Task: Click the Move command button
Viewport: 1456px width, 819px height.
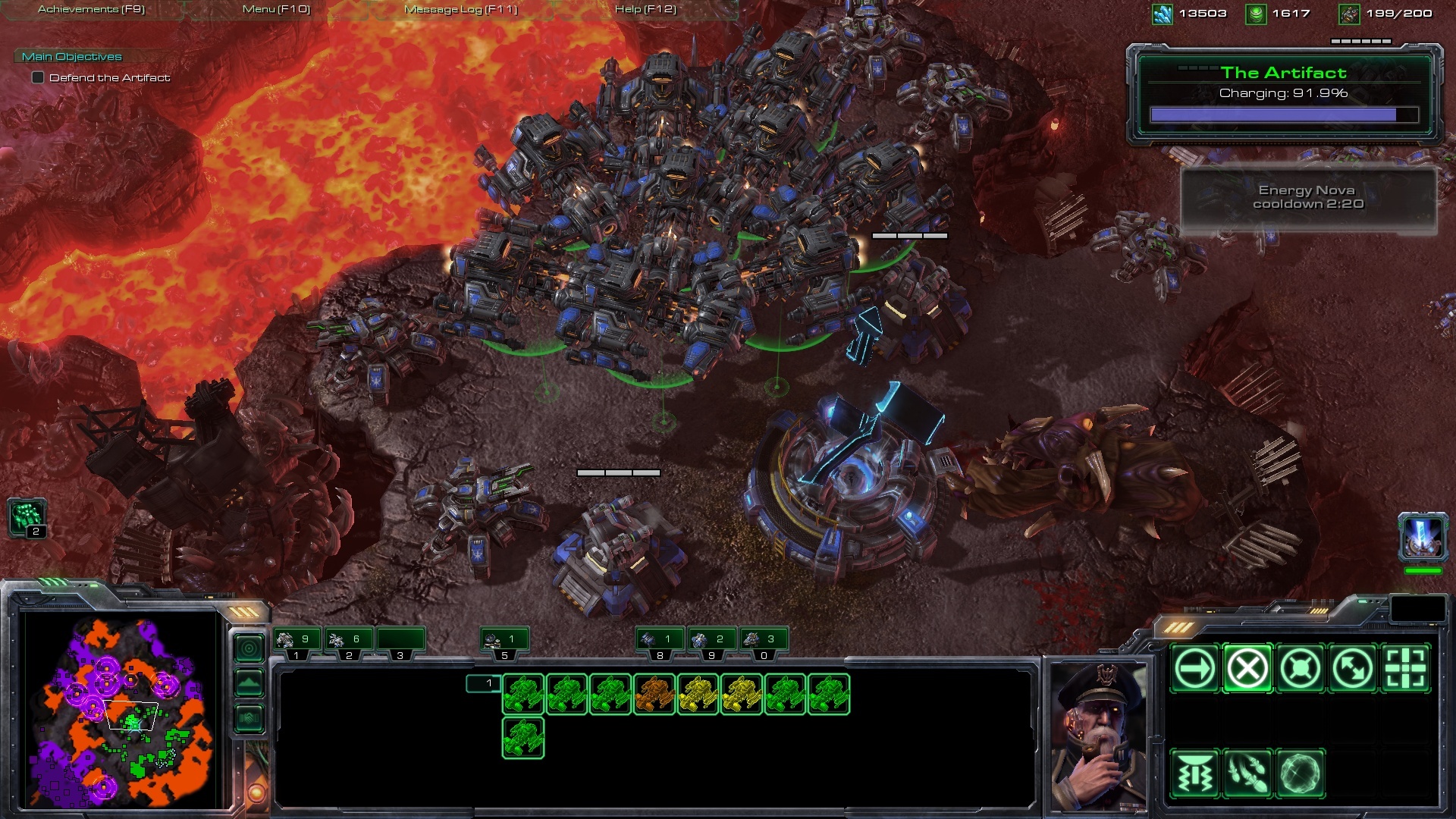Action: [1194, 669]
